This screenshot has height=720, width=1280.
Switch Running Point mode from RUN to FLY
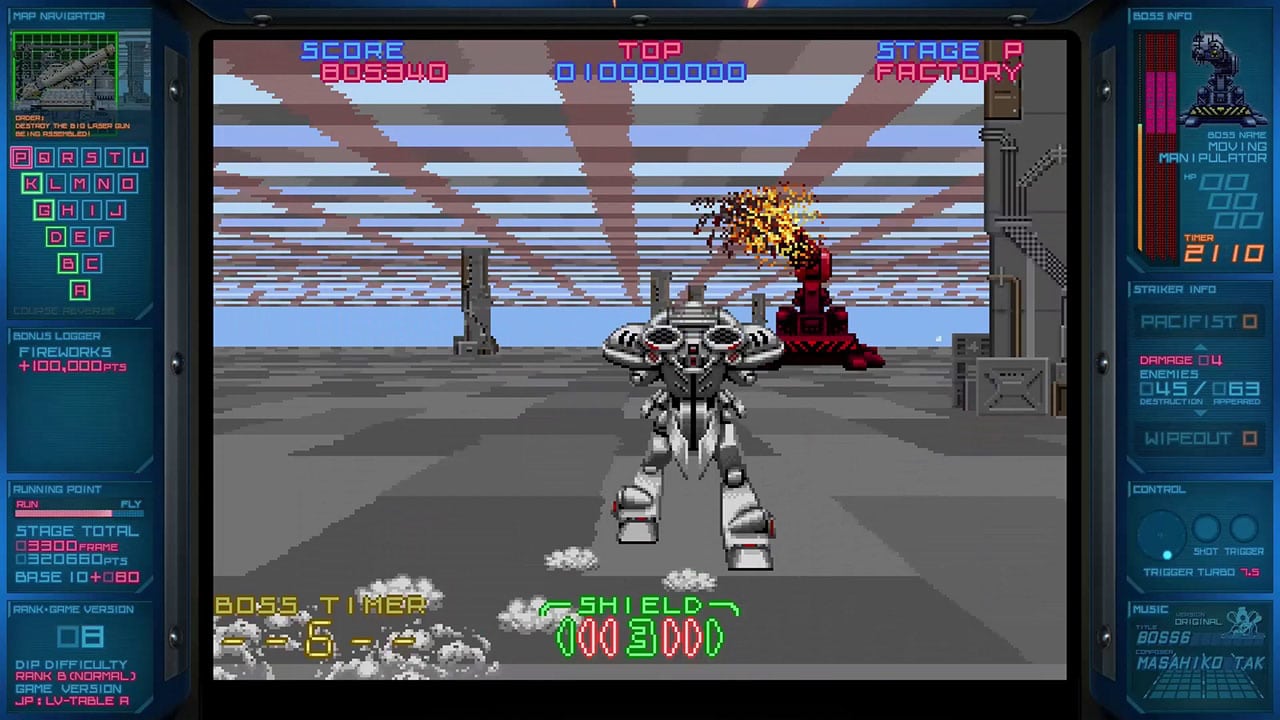130,504
